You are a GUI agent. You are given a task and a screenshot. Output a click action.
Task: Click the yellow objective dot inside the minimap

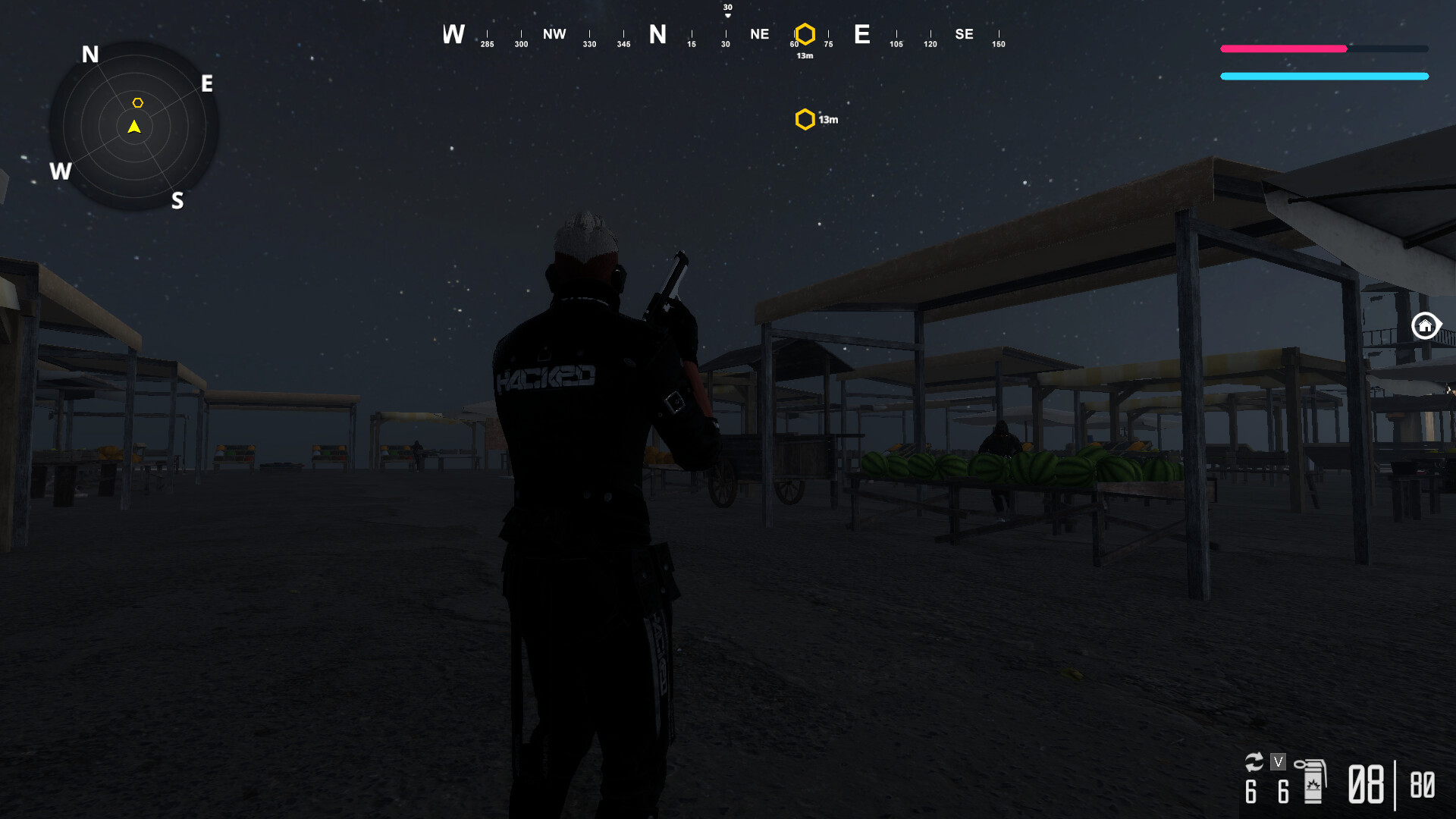click(x=139, y=101)
